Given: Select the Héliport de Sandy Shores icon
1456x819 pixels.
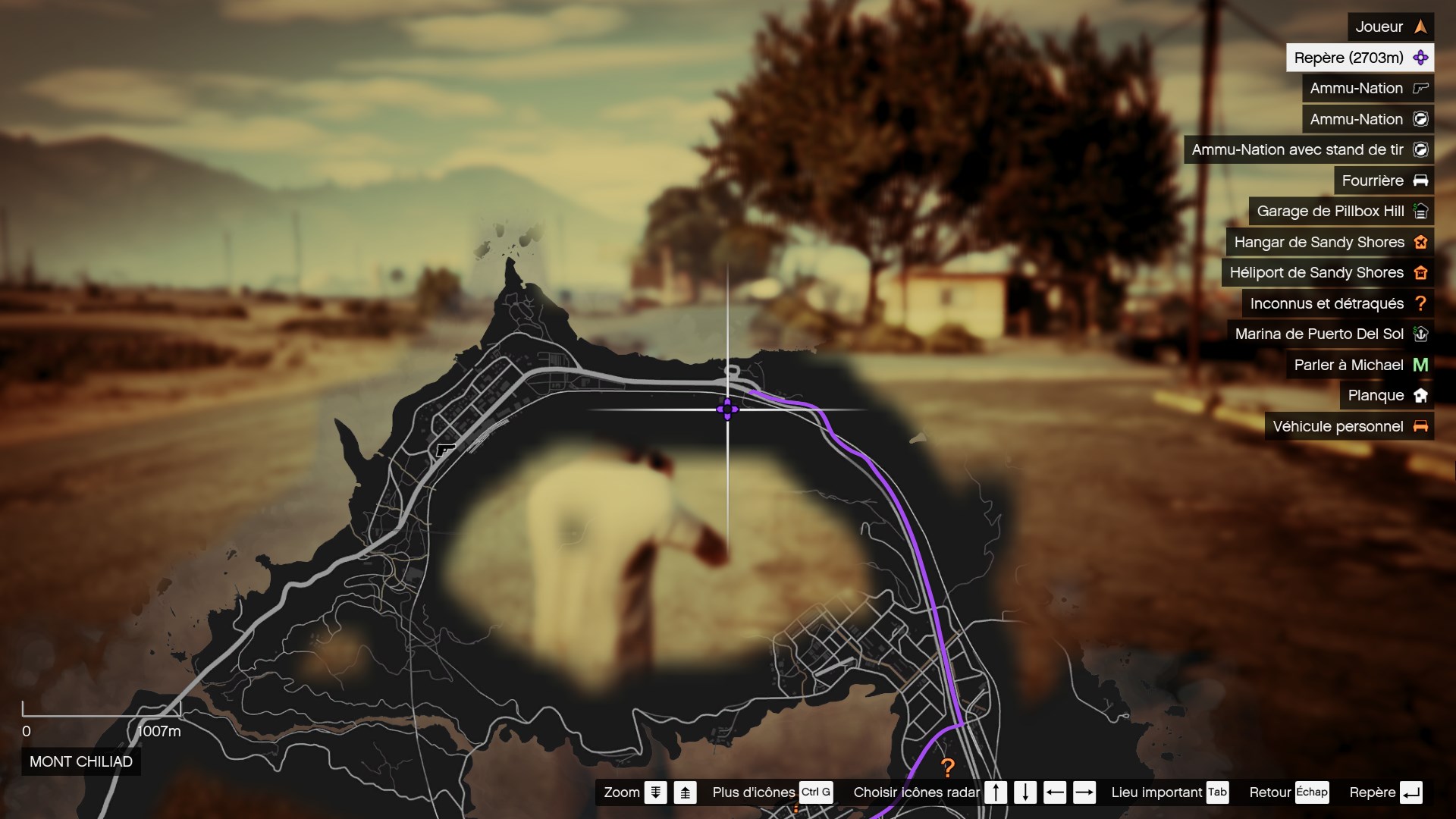Looking at the screenshot, I should [1420, 272].
